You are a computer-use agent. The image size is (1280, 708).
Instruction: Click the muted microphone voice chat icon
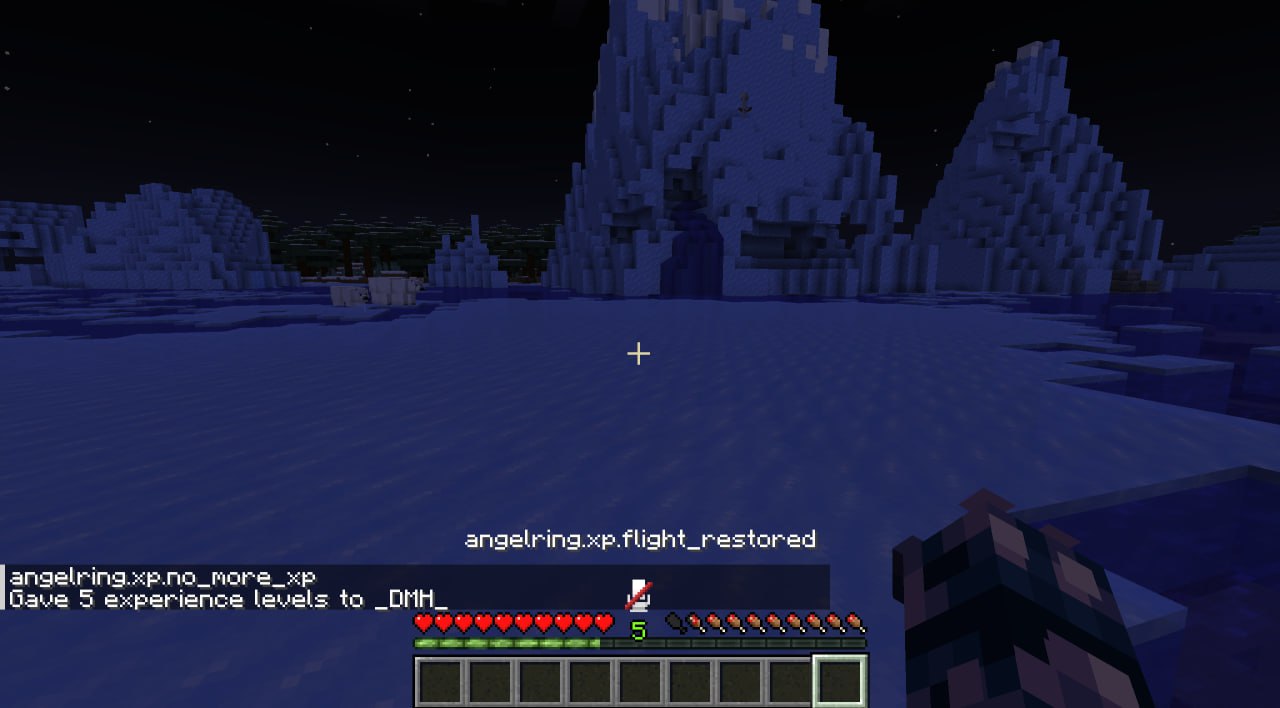pyautogui.click(x=639, y=594)
